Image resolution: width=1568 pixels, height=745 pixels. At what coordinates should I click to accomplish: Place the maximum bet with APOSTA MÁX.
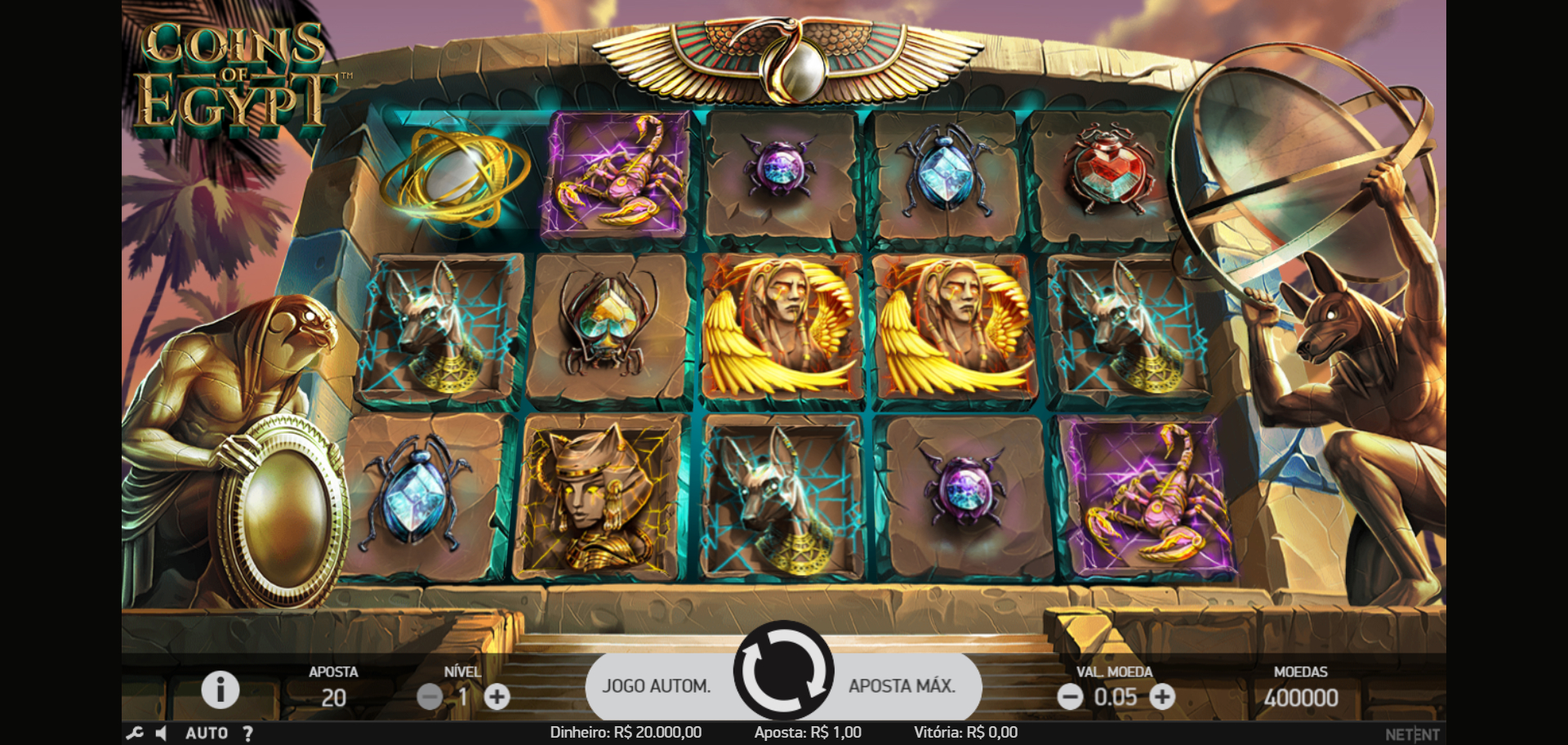coord(902,686)
